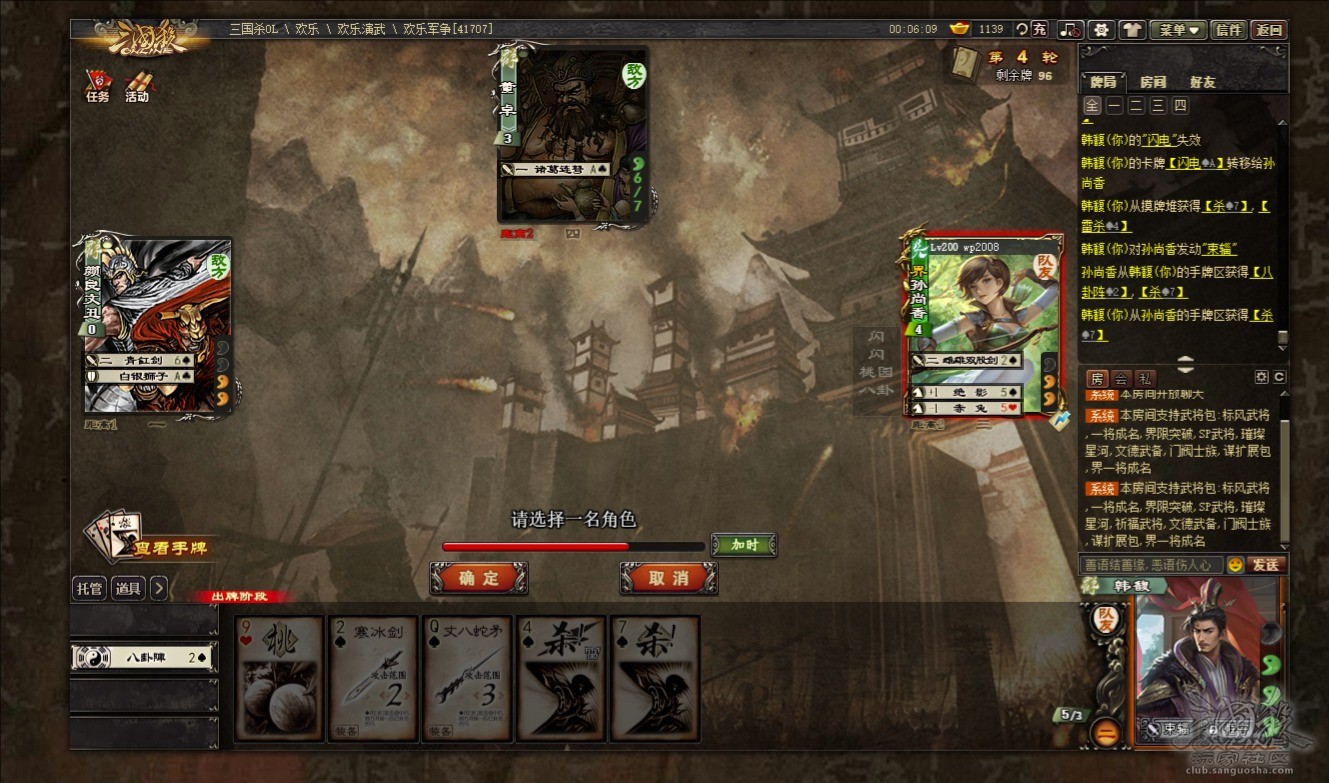Screen dimensions: 1329x783
Task: Pick the 丈八蛇矛 card from hand
Action: tap(467, 678)
